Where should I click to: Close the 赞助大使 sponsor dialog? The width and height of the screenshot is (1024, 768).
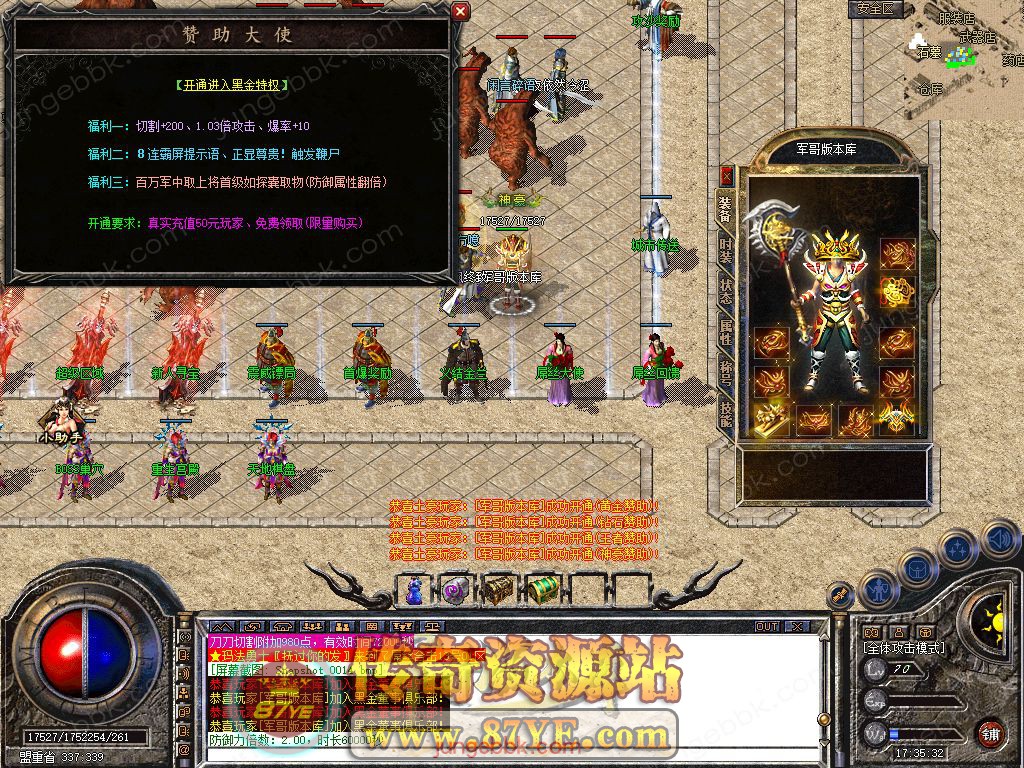pos(460,12)
